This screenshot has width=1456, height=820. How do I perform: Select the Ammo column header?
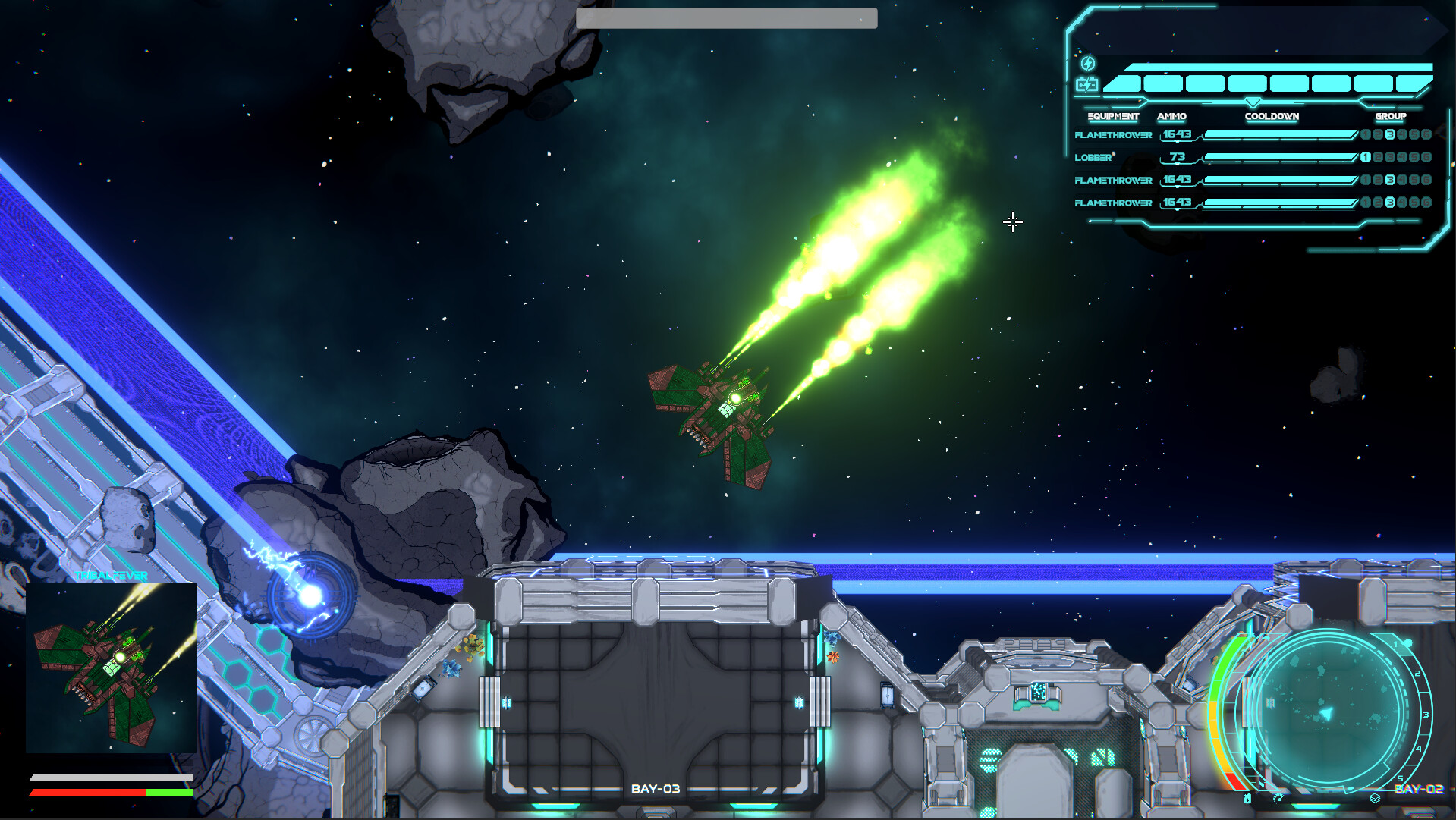1172,116
